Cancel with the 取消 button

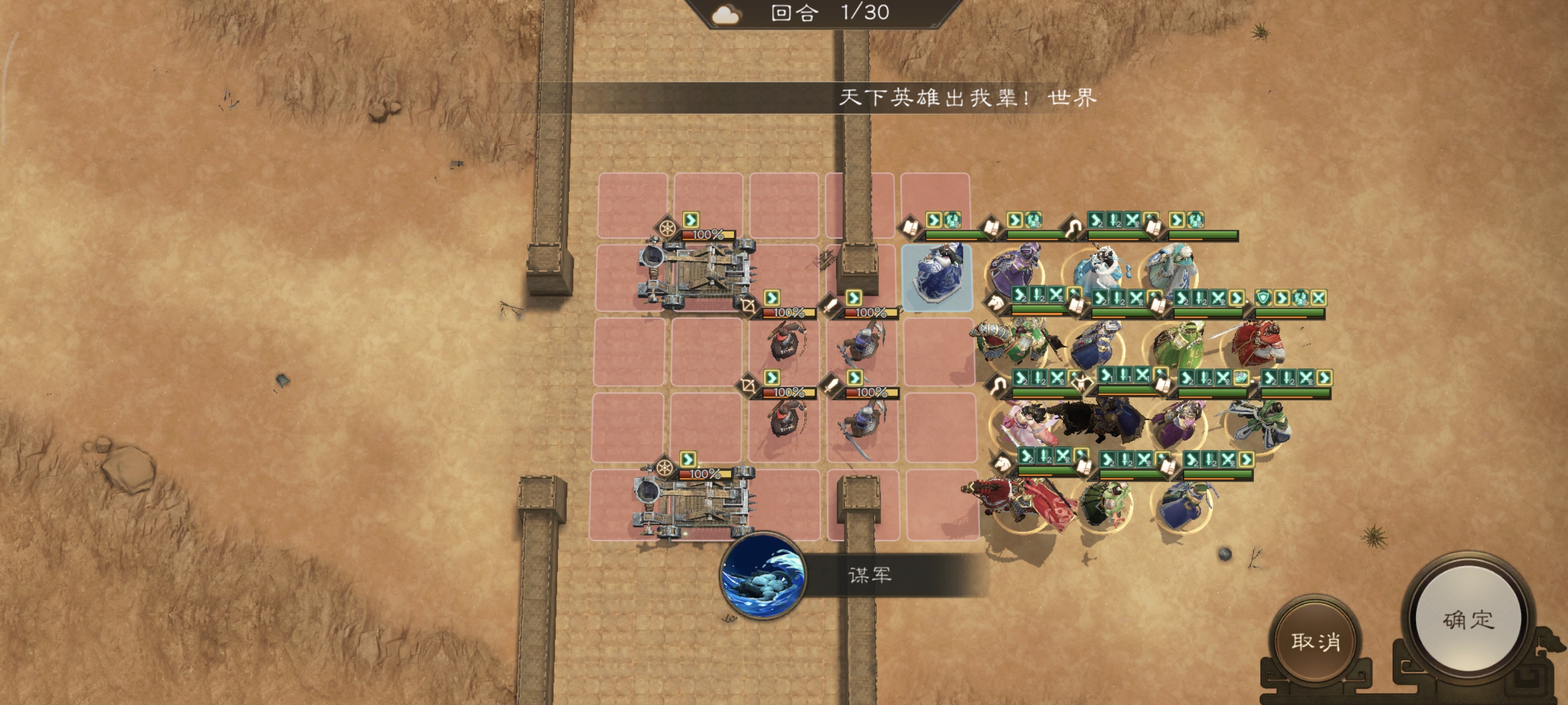tap(1315, 641)
